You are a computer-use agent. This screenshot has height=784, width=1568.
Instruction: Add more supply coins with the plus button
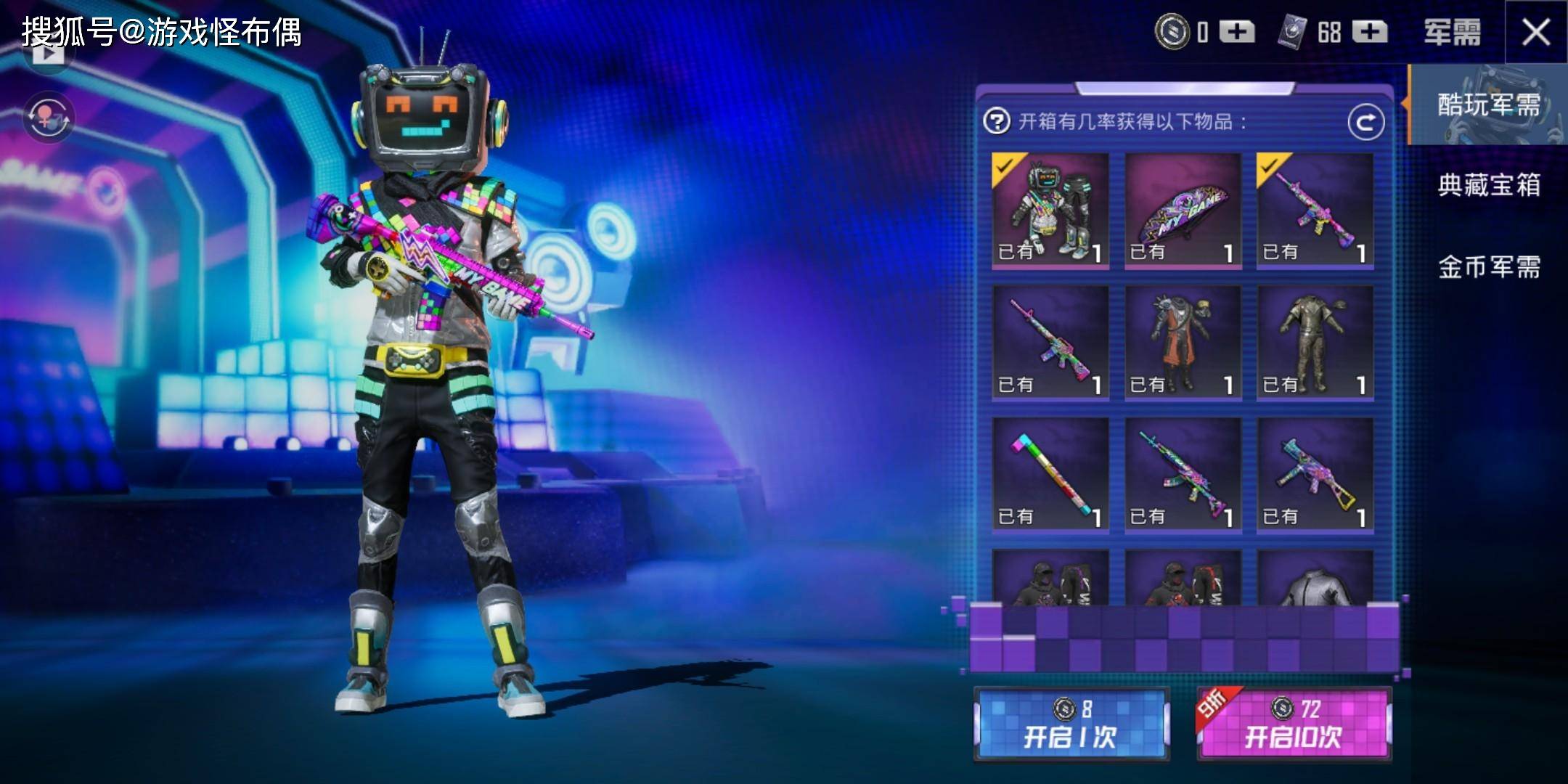click(1237, 33)
